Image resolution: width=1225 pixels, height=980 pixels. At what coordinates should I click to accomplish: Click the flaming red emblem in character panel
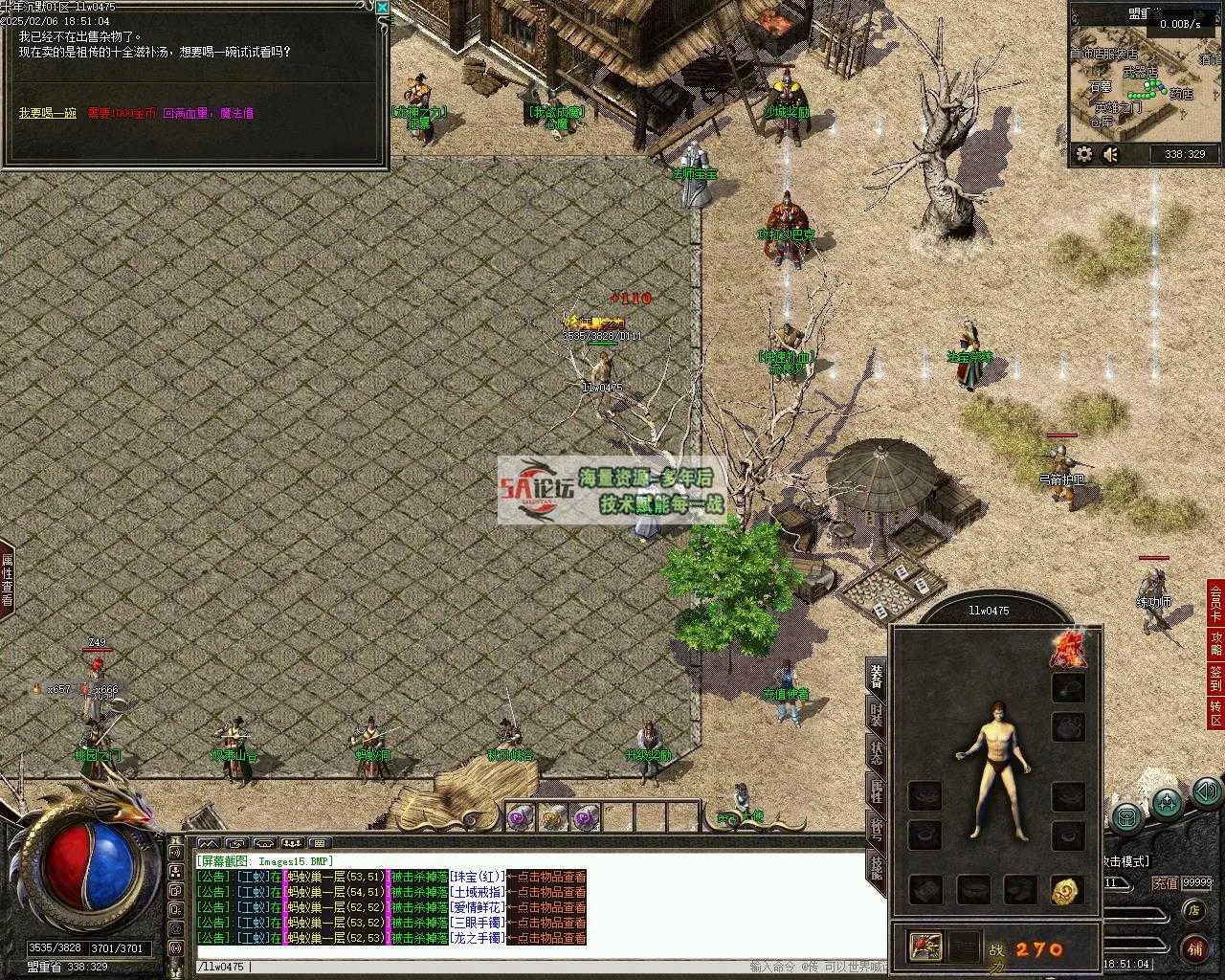(x=1067, y=649)
